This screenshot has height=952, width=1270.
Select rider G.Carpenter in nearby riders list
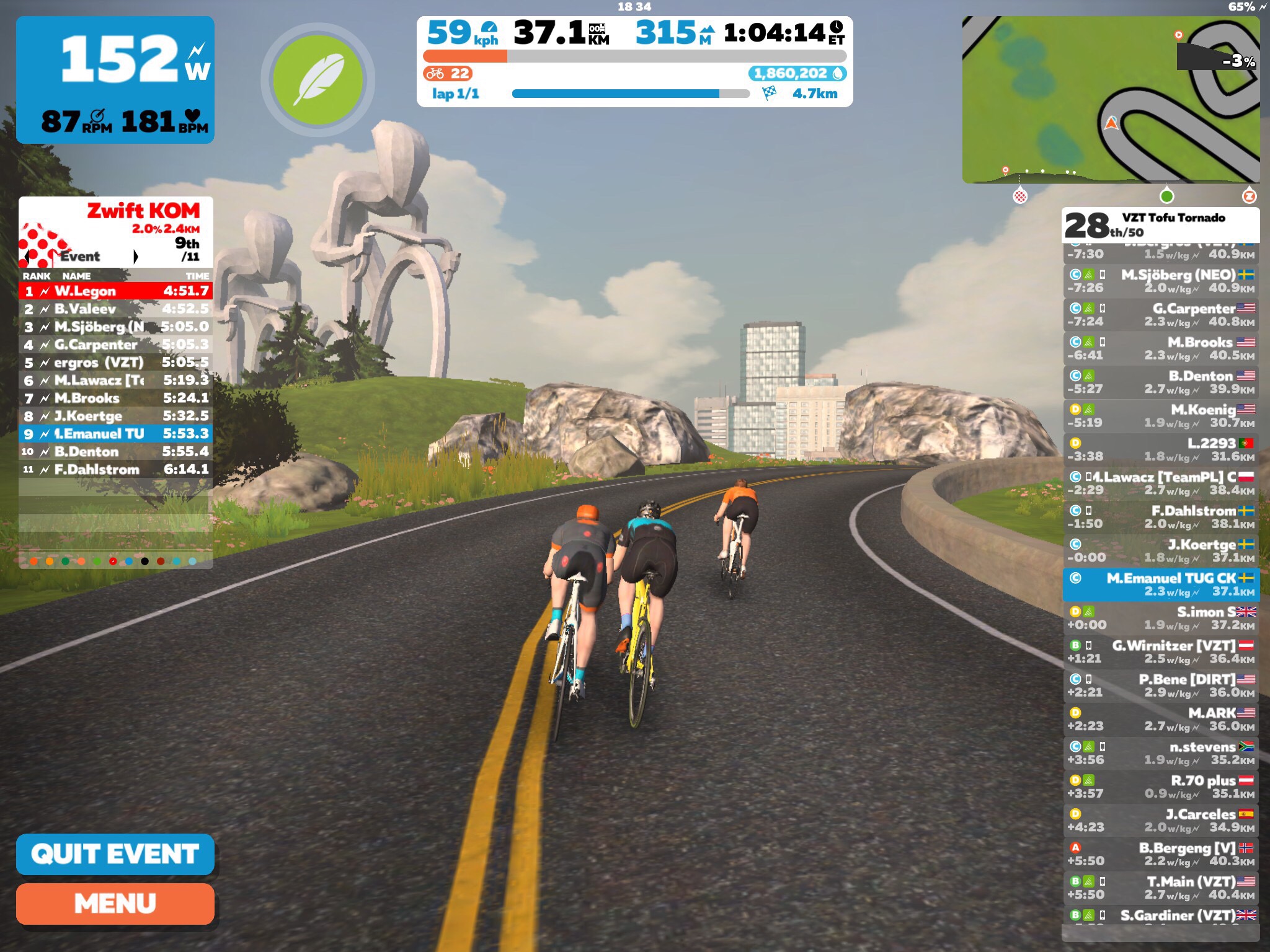1161,315
